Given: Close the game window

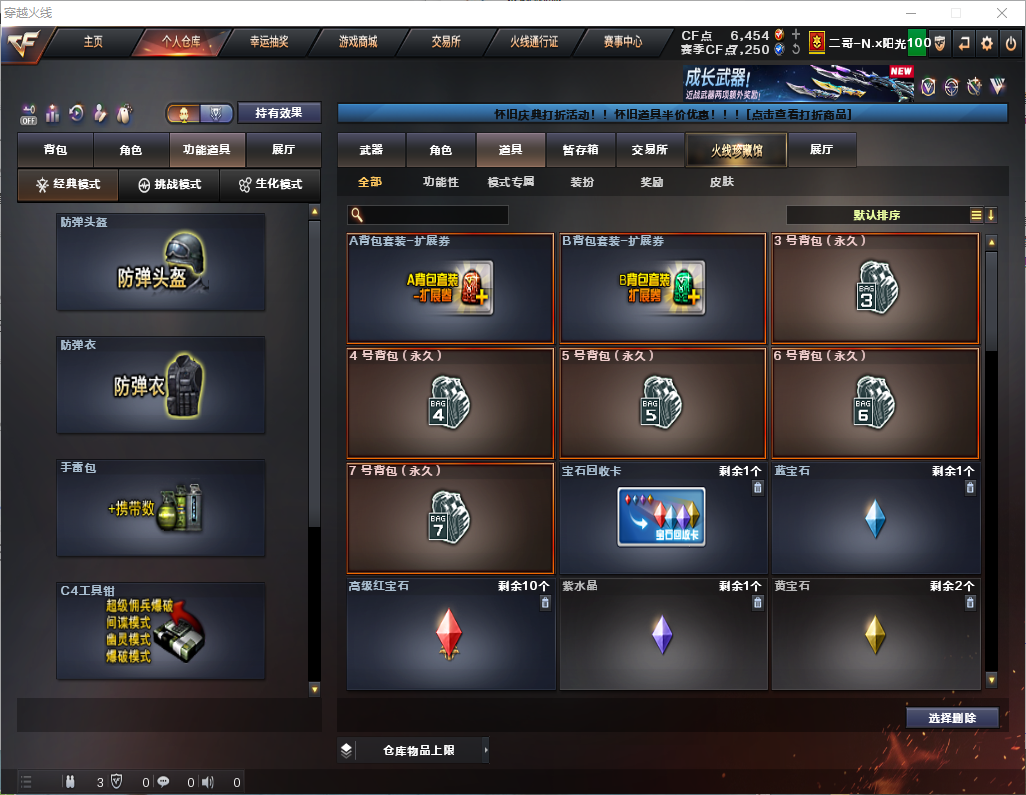Looking at the screenshot, I should pyautogui.click(x=1003, y=13).
